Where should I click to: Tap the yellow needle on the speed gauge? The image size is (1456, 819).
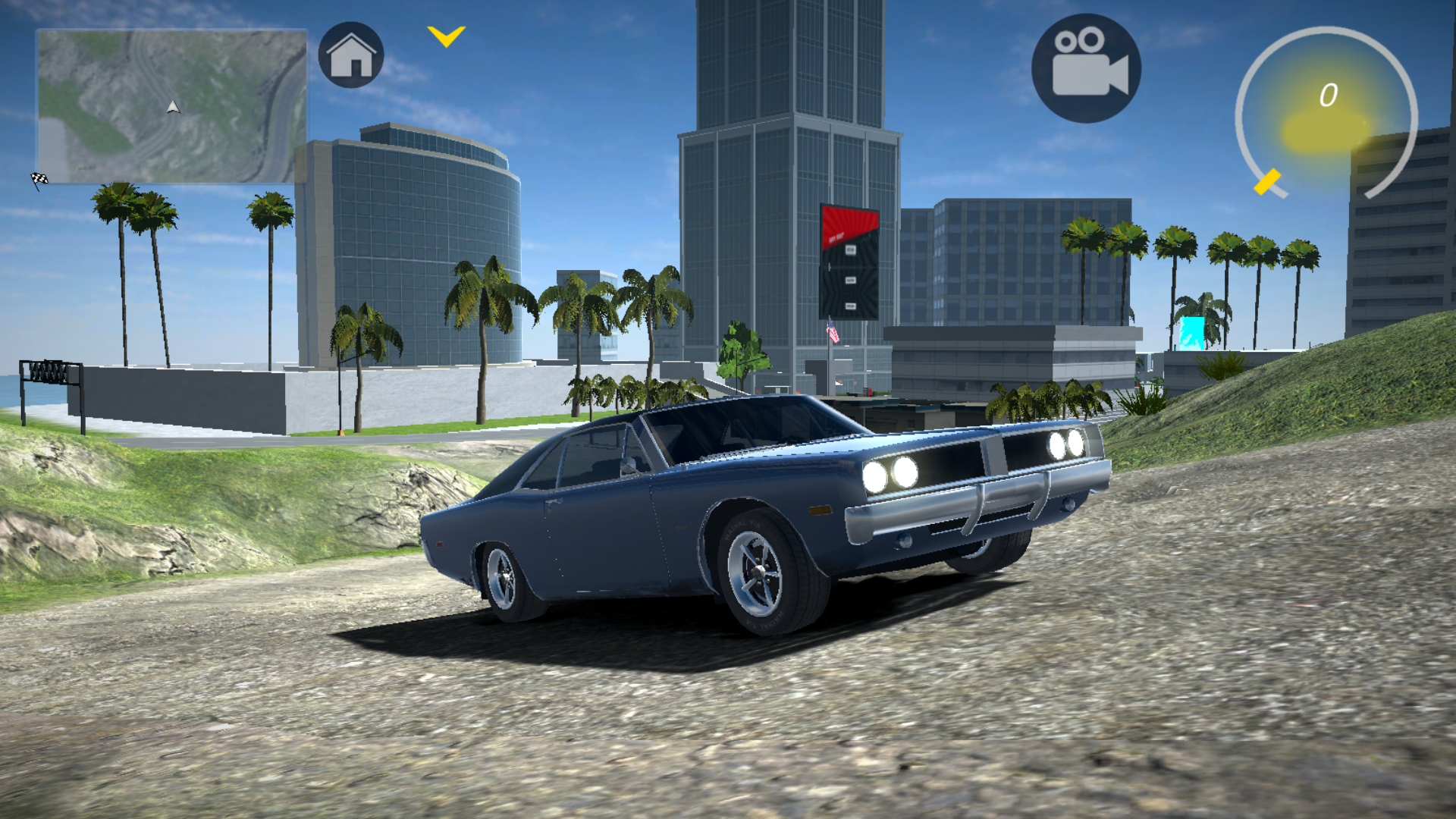1266,180
